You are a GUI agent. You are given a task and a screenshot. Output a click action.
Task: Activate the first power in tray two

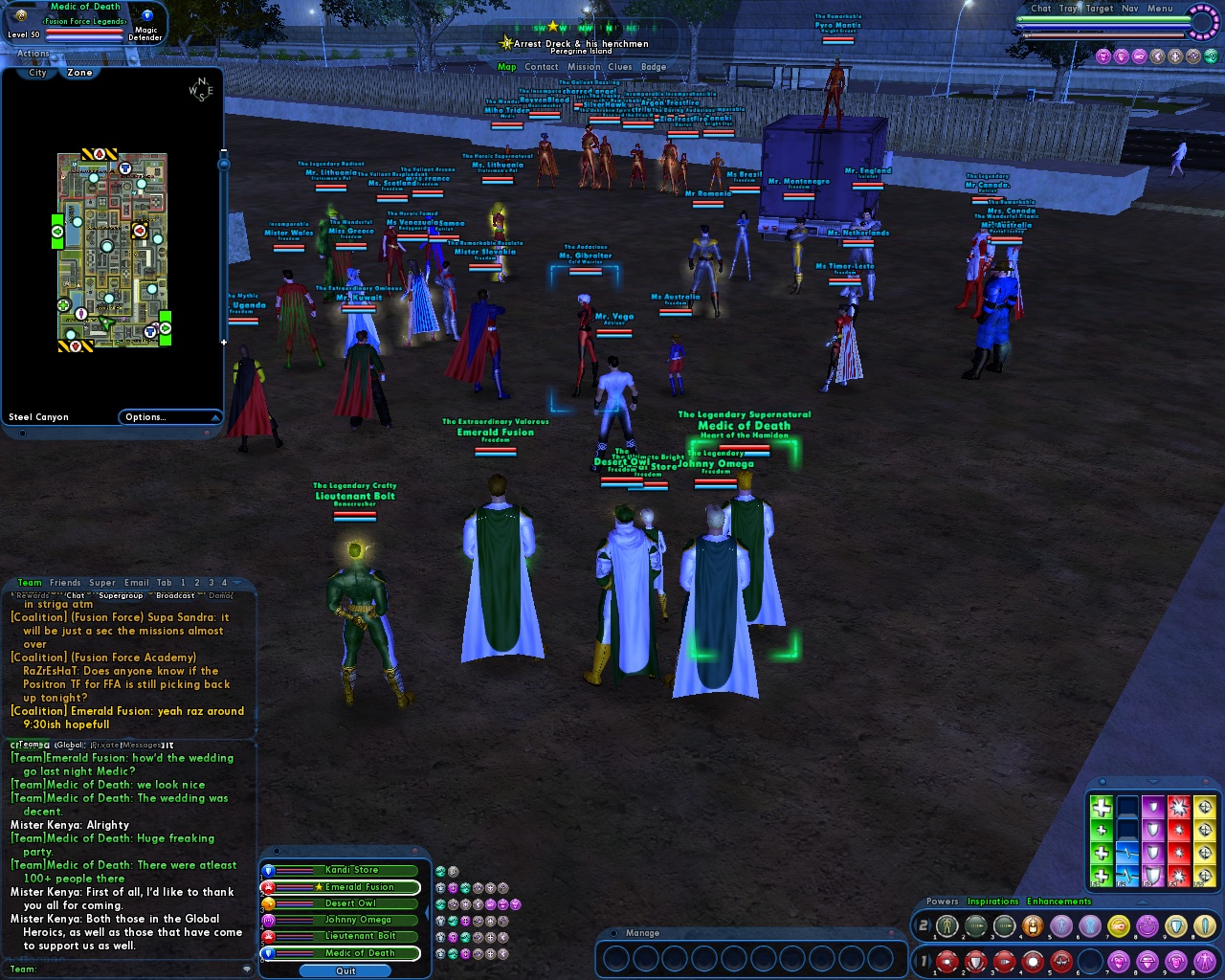tap(946, 924)
